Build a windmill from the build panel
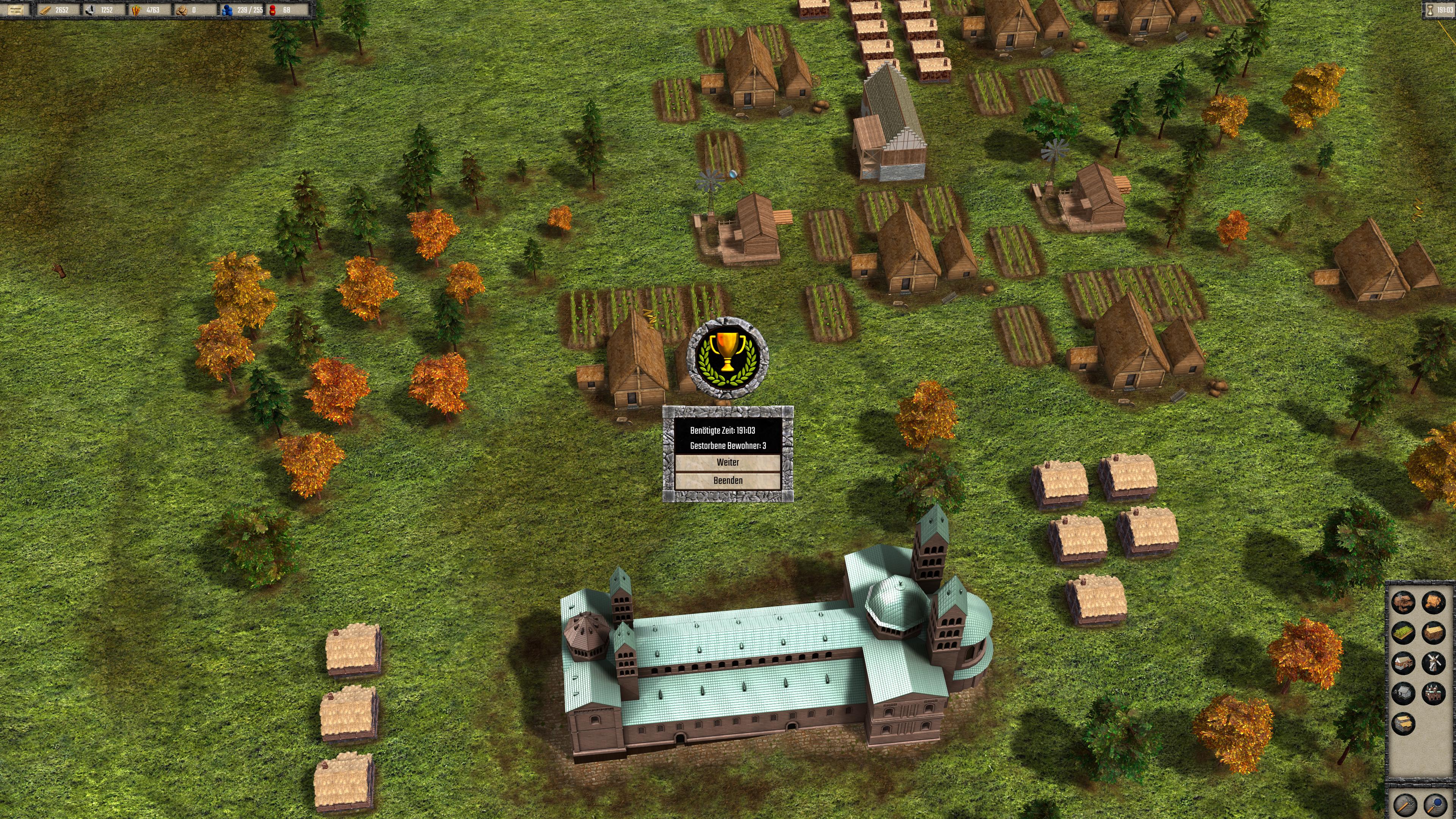 [x=1433, y=662]
